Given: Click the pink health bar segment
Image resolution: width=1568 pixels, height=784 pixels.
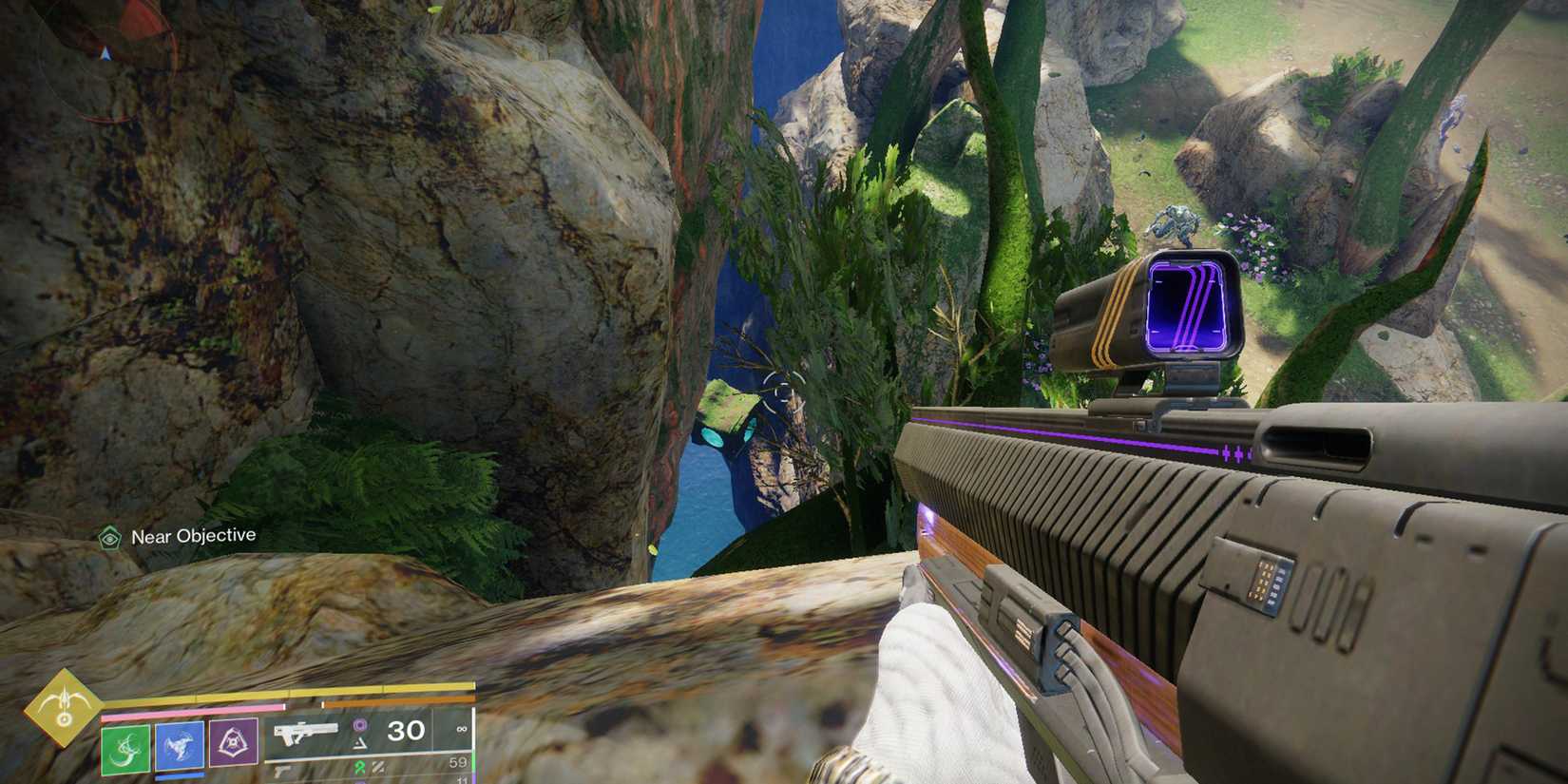Looking at the screenshot, I should pos(190,710).
